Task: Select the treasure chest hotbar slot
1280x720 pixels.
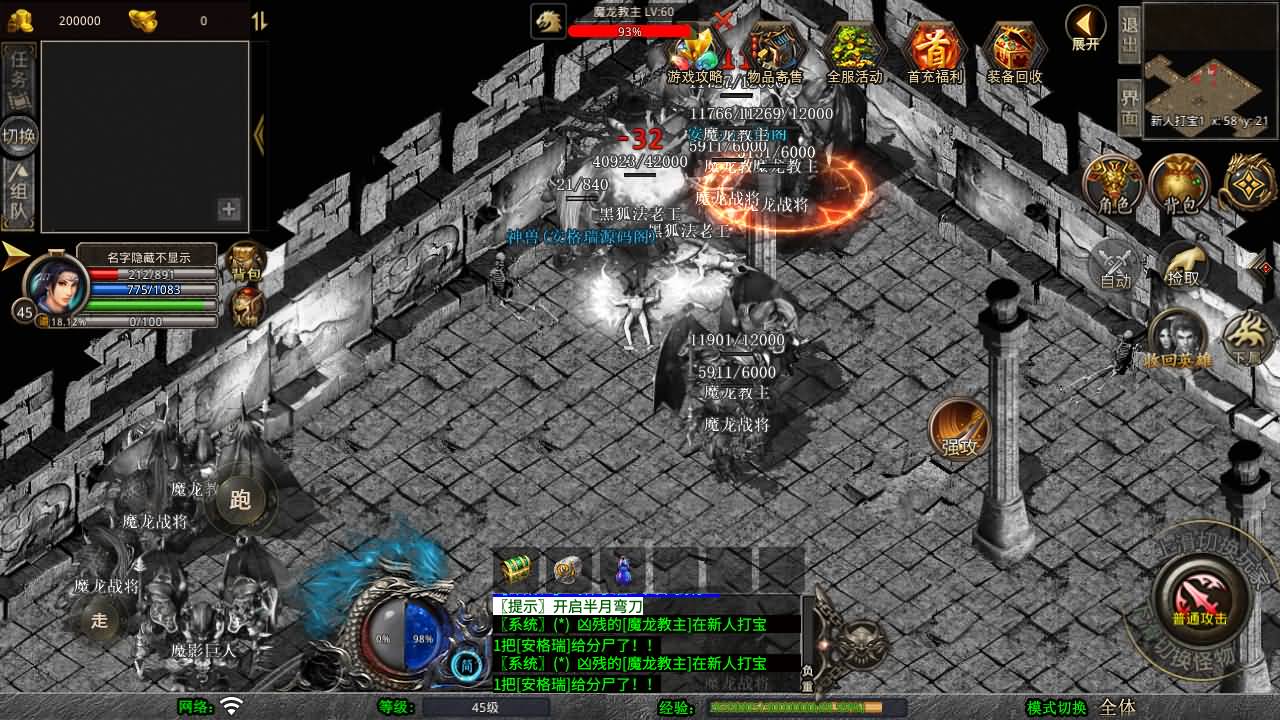Action: click(517, 570)
